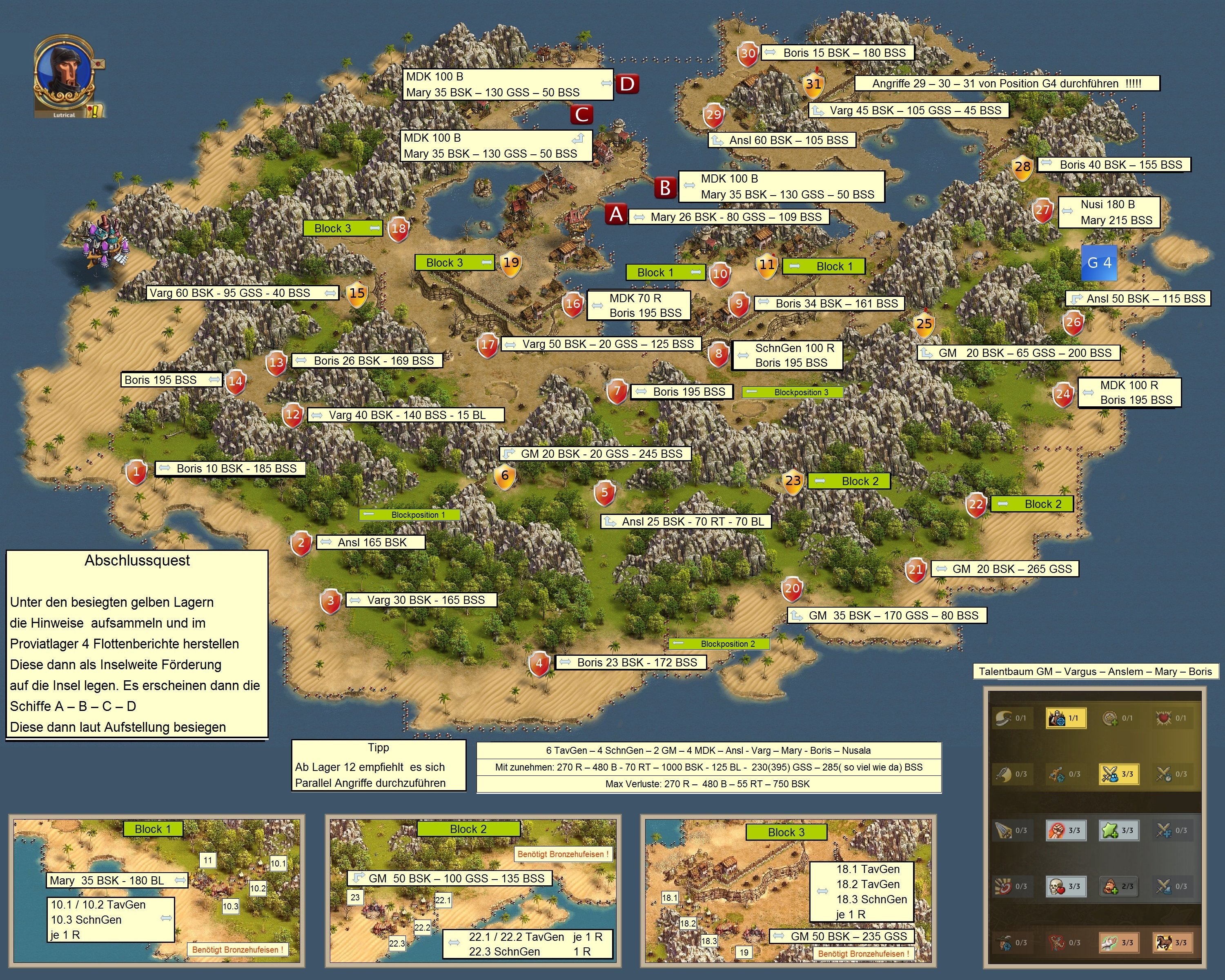This screenshot has height=980, width=1225.
Task: Choose the red heart talent at 0/1
Action: (1172, 718)
